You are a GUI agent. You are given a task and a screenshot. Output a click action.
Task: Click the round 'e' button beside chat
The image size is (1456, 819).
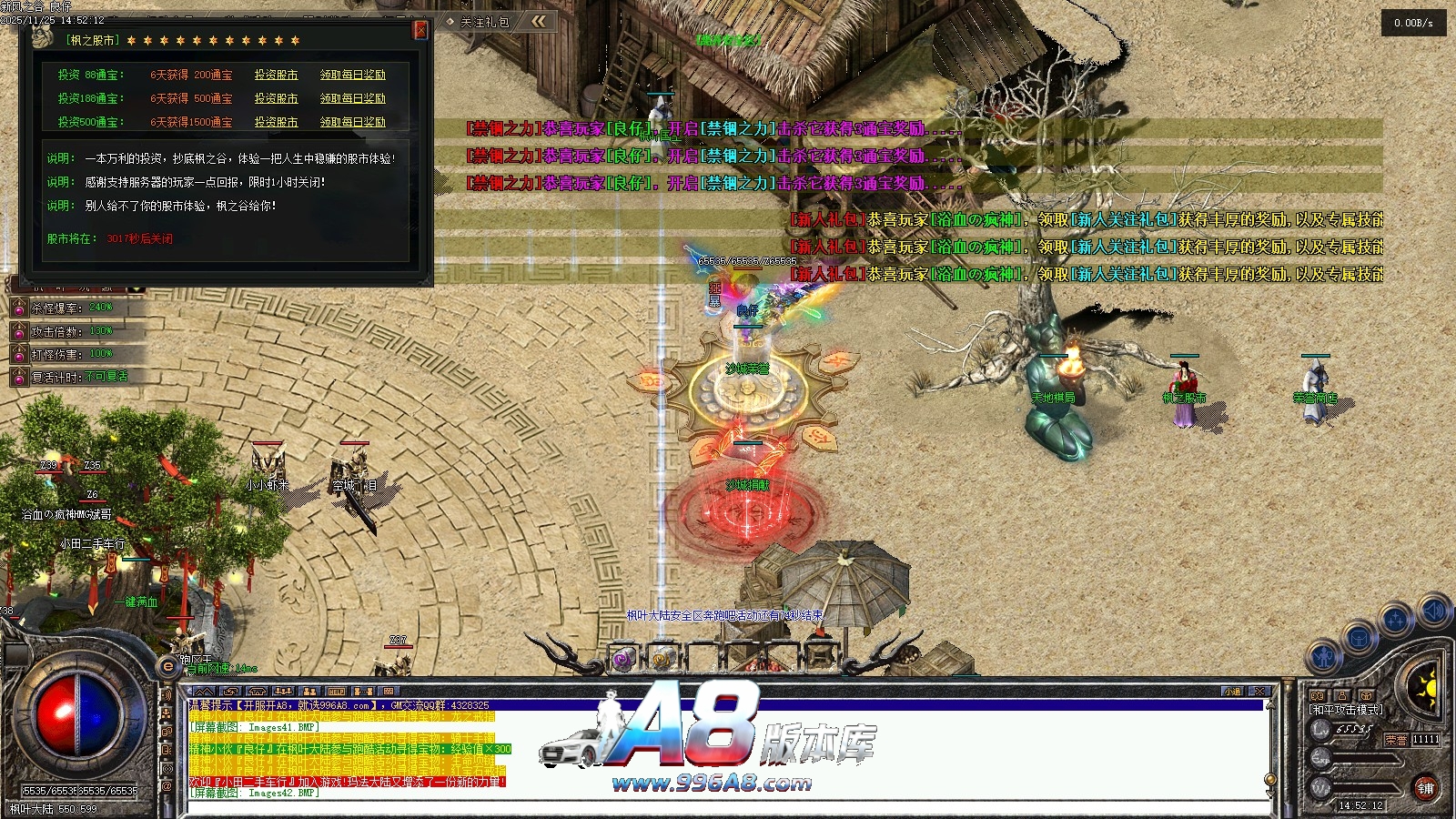coord(167,667)
